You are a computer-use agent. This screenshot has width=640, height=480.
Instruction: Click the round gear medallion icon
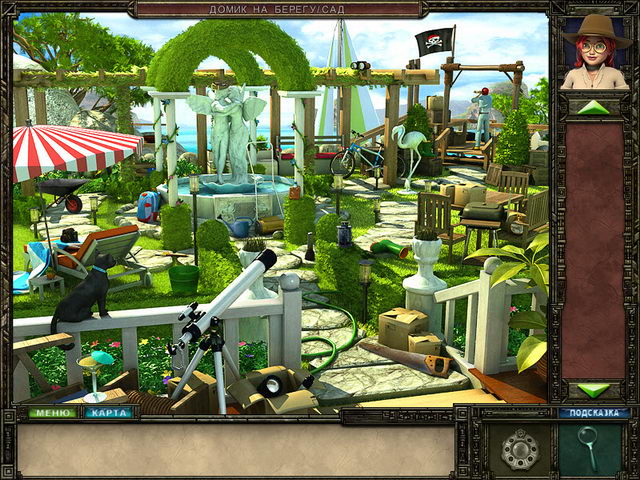click(519, 449)
